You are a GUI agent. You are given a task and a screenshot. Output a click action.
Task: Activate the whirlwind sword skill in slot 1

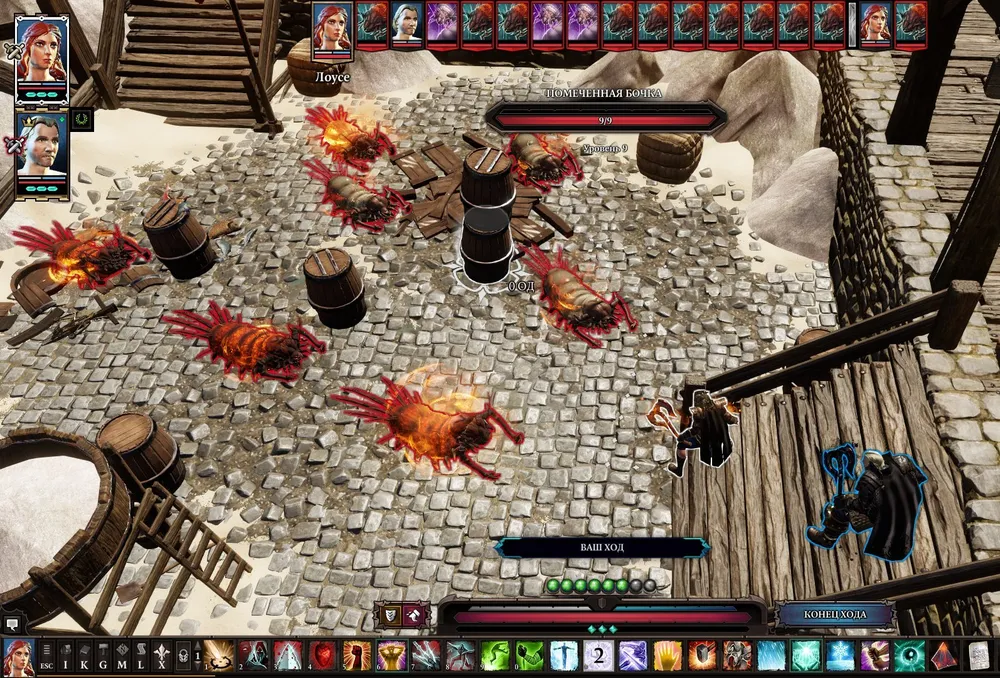click(219, 656)
